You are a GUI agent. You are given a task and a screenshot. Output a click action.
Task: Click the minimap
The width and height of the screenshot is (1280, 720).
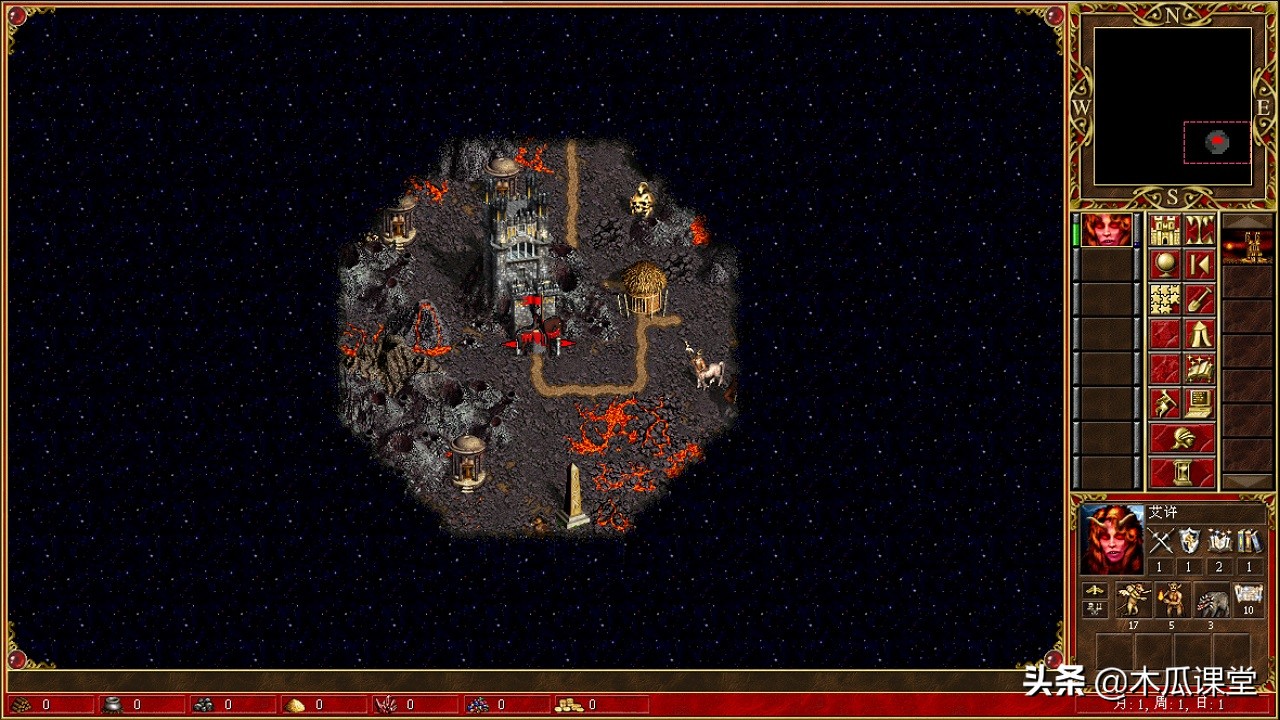[x=1172, y=106]
